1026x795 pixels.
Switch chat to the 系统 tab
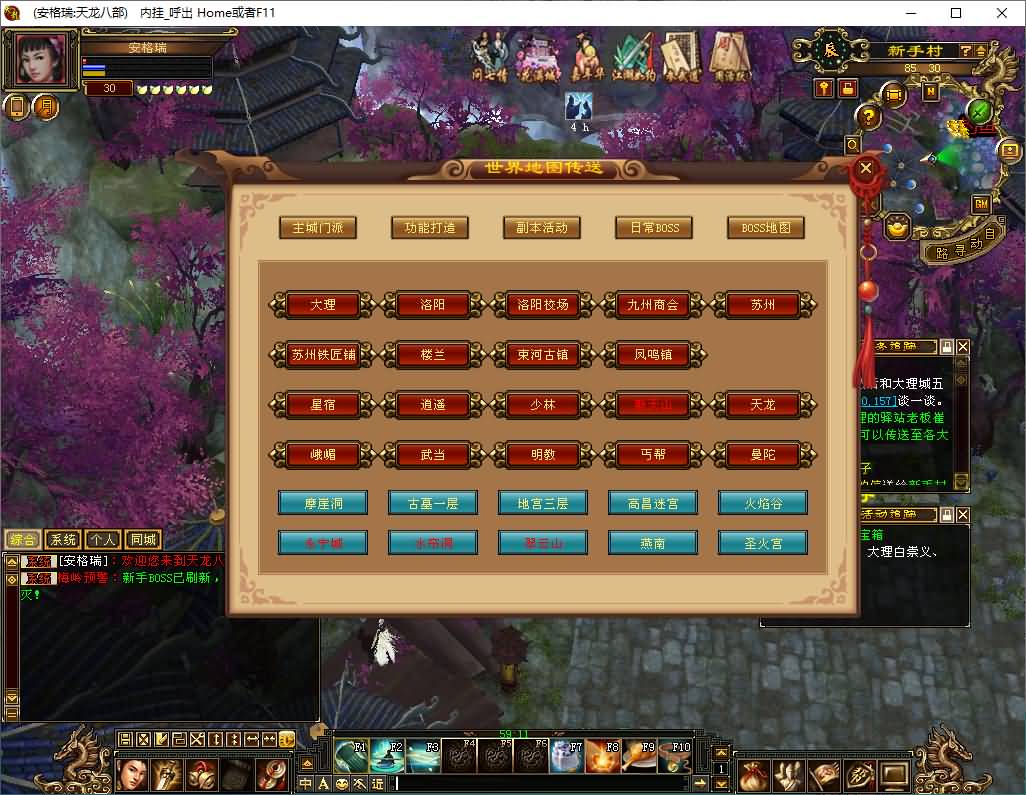(x=63, y=540)
